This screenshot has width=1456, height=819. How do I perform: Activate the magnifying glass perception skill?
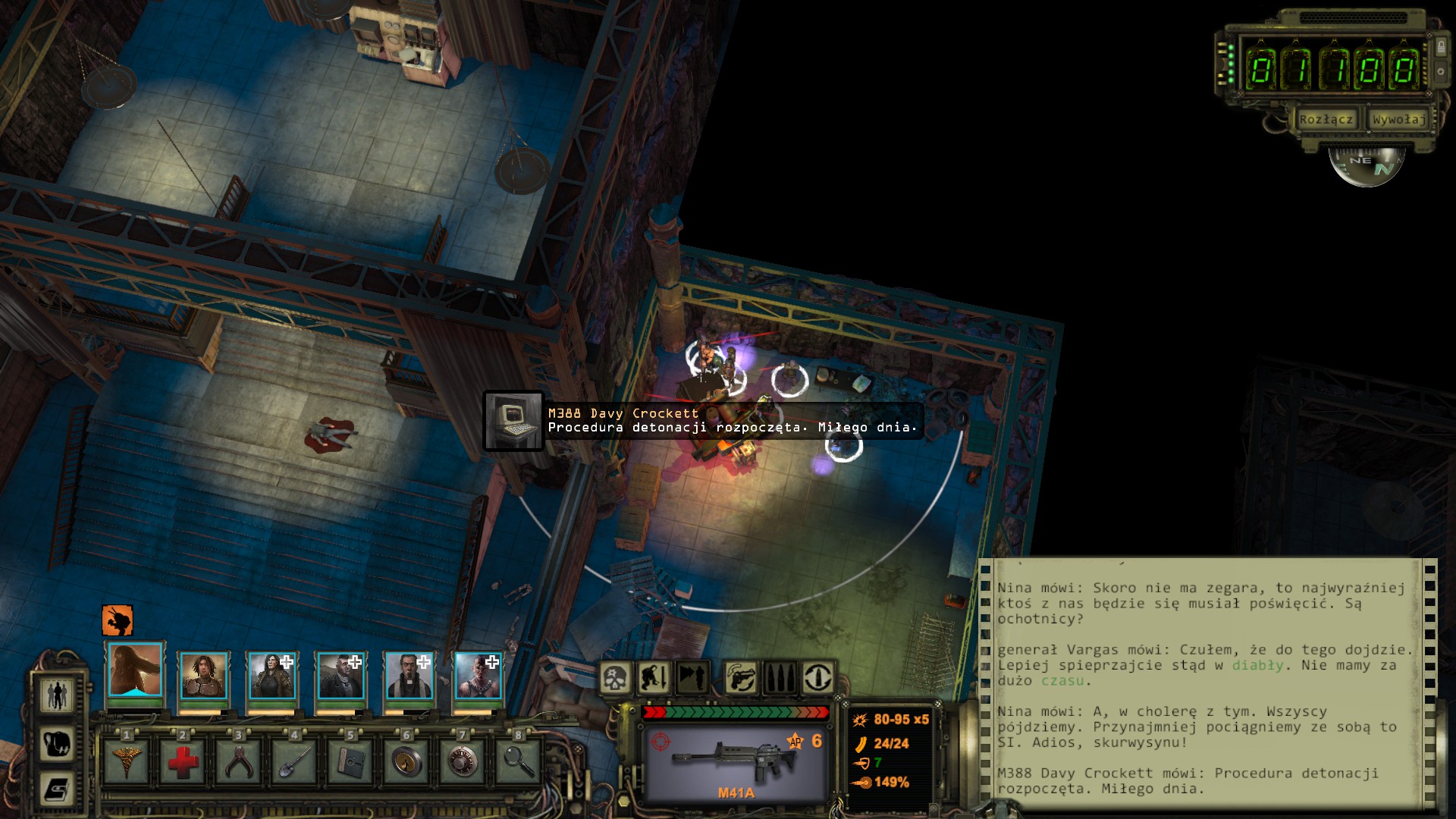518,761
